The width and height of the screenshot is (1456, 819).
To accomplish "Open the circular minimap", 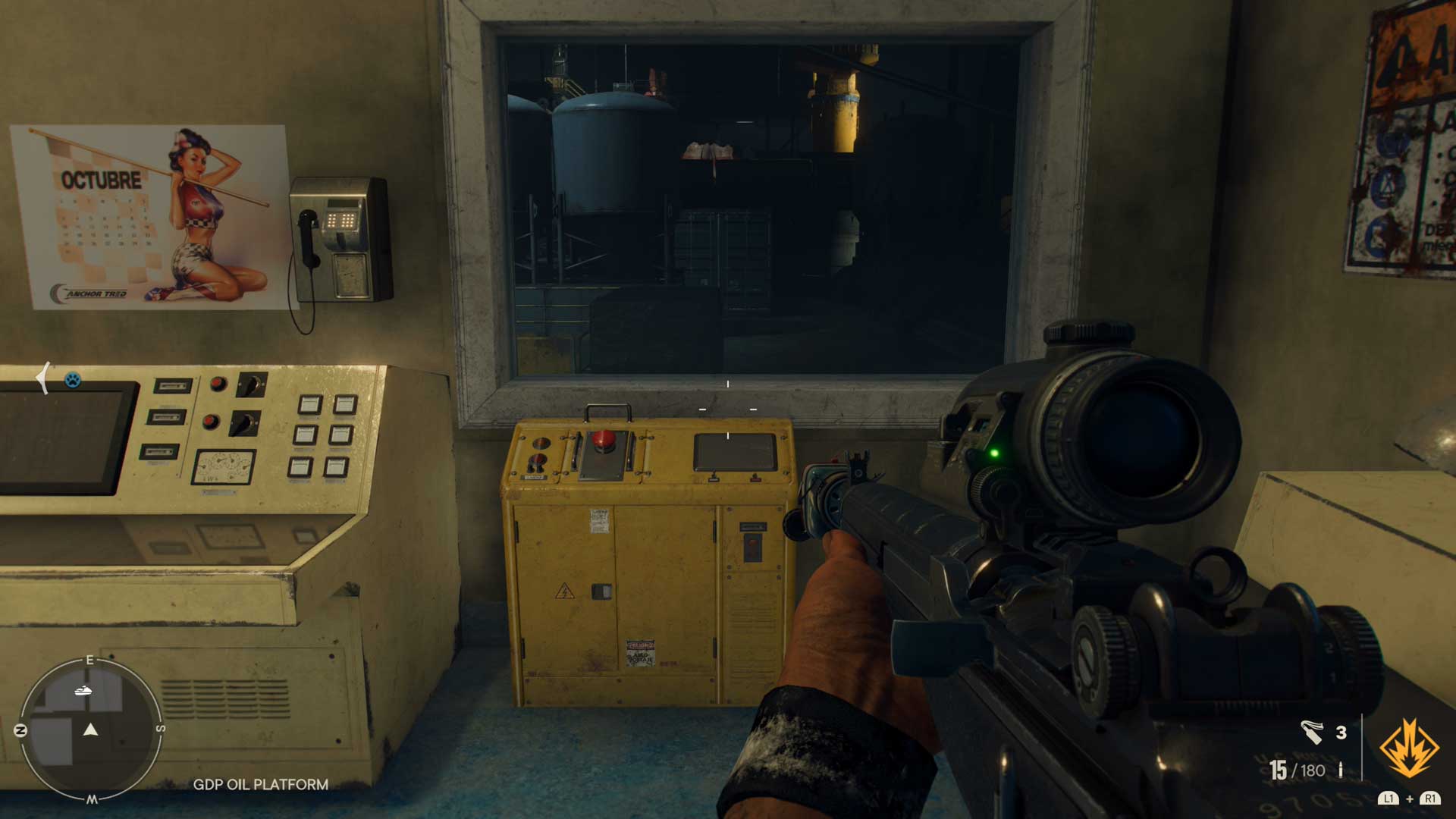I will point(90,730).
